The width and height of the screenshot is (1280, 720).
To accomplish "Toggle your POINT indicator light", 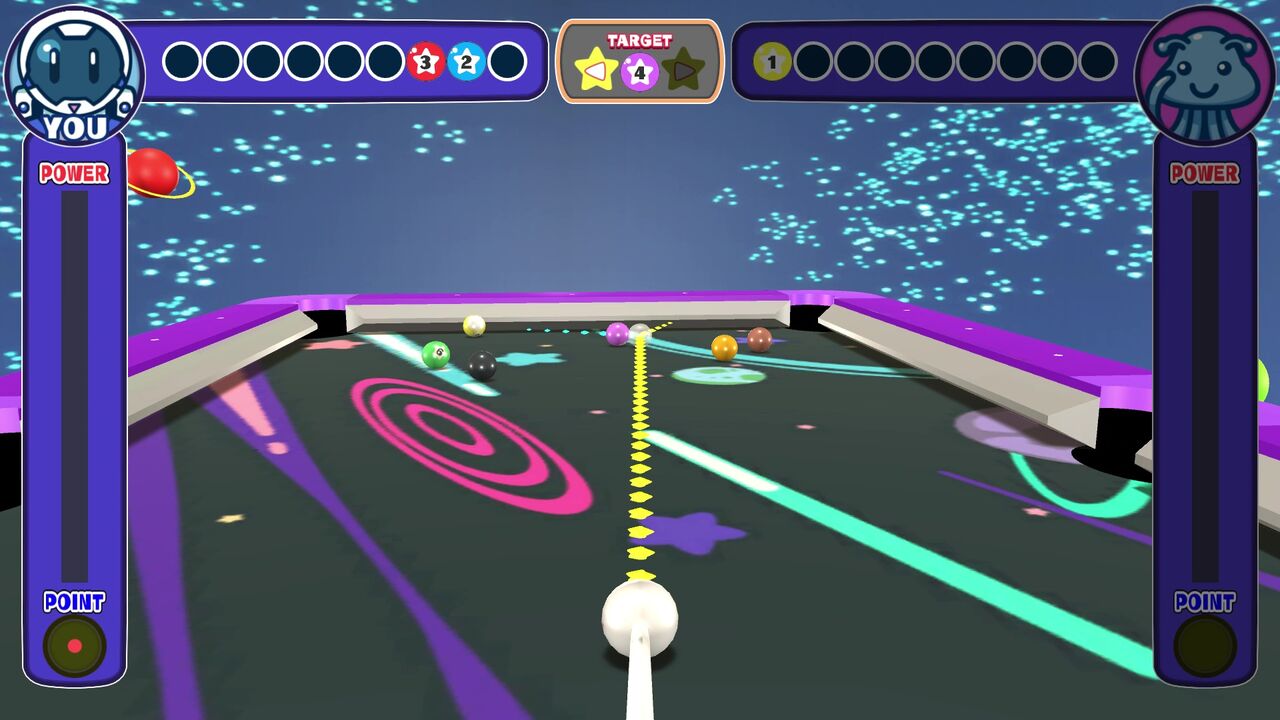I will 74,644.
